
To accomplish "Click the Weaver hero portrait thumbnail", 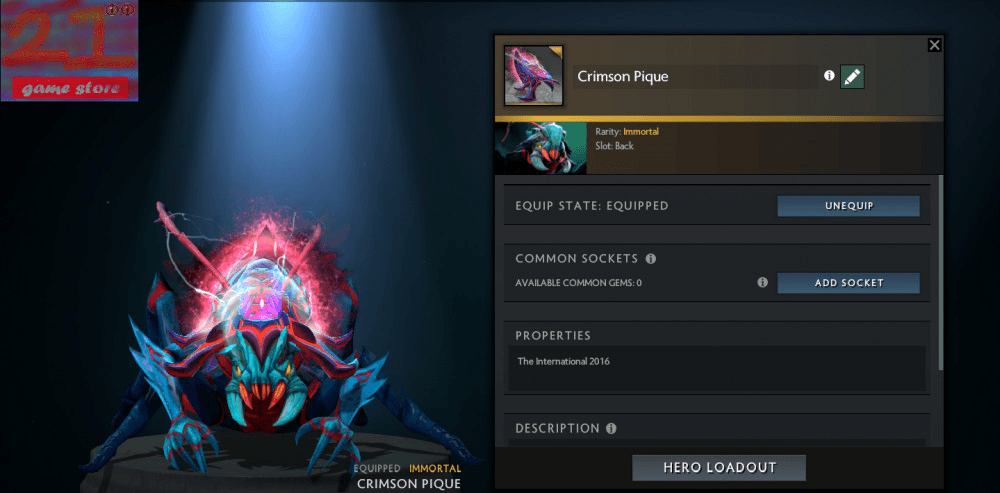I will (x=540, y=147).
